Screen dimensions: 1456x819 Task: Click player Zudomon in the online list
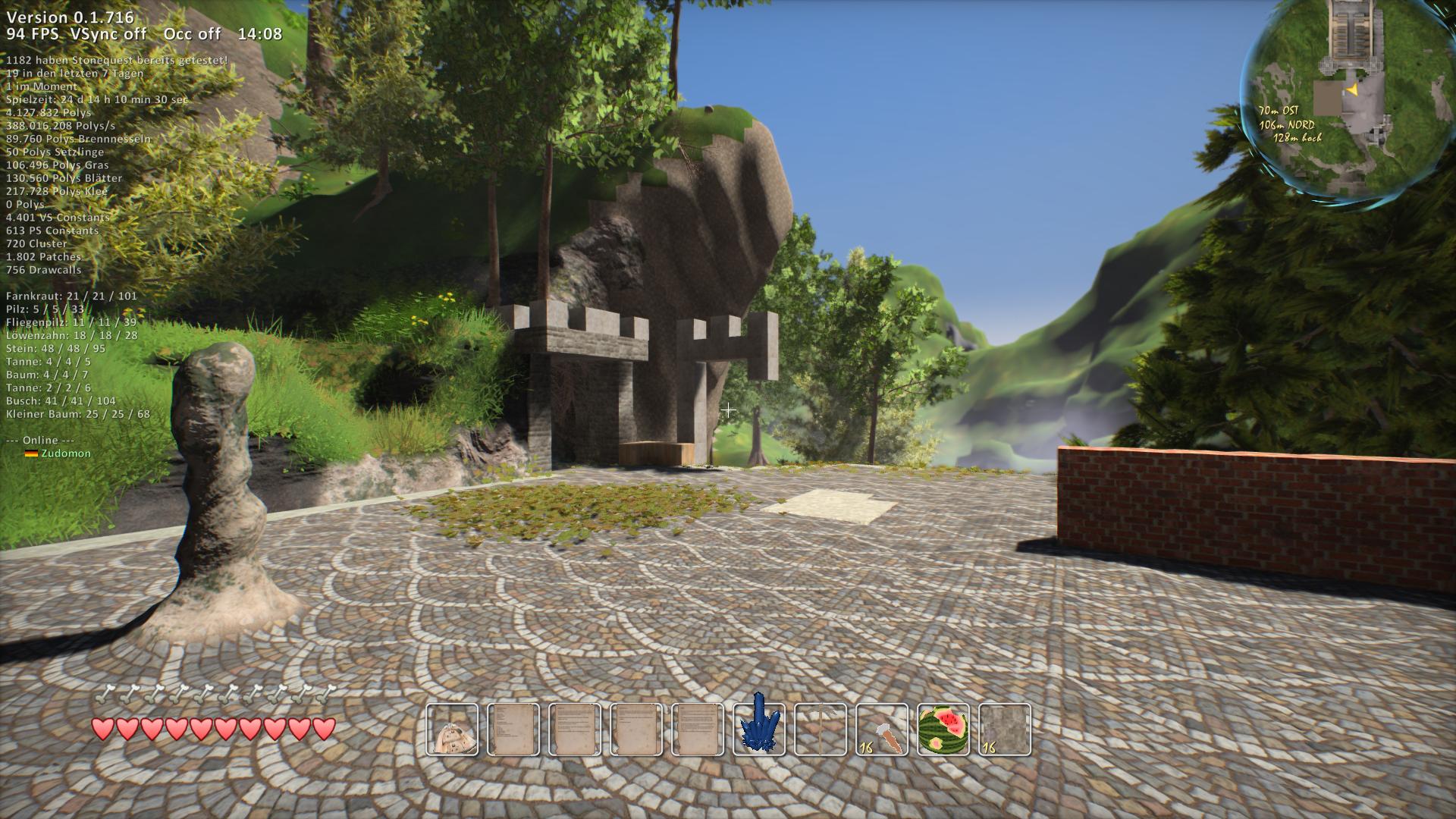[x=65, y=453]
